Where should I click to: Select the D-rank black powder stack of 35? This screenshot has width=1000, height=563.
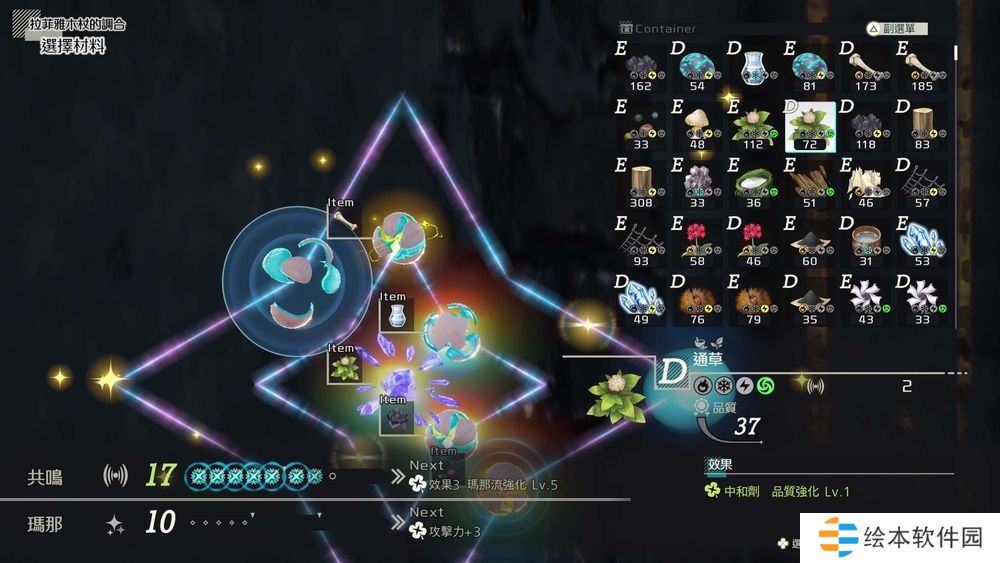pos(809,298)
